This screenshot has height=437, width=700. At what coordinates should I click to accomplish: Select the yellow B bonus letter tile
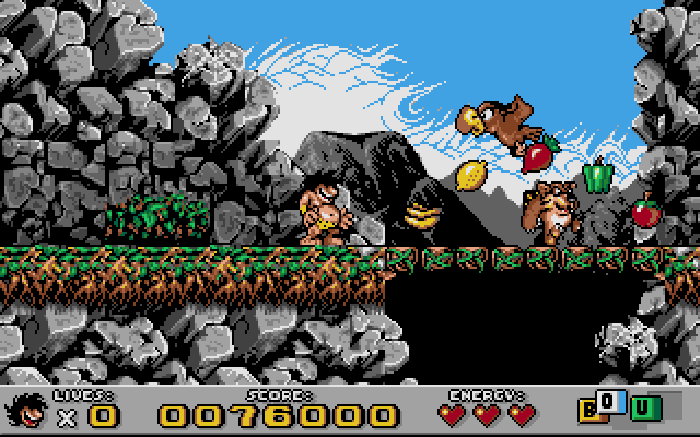pos(588,410)
